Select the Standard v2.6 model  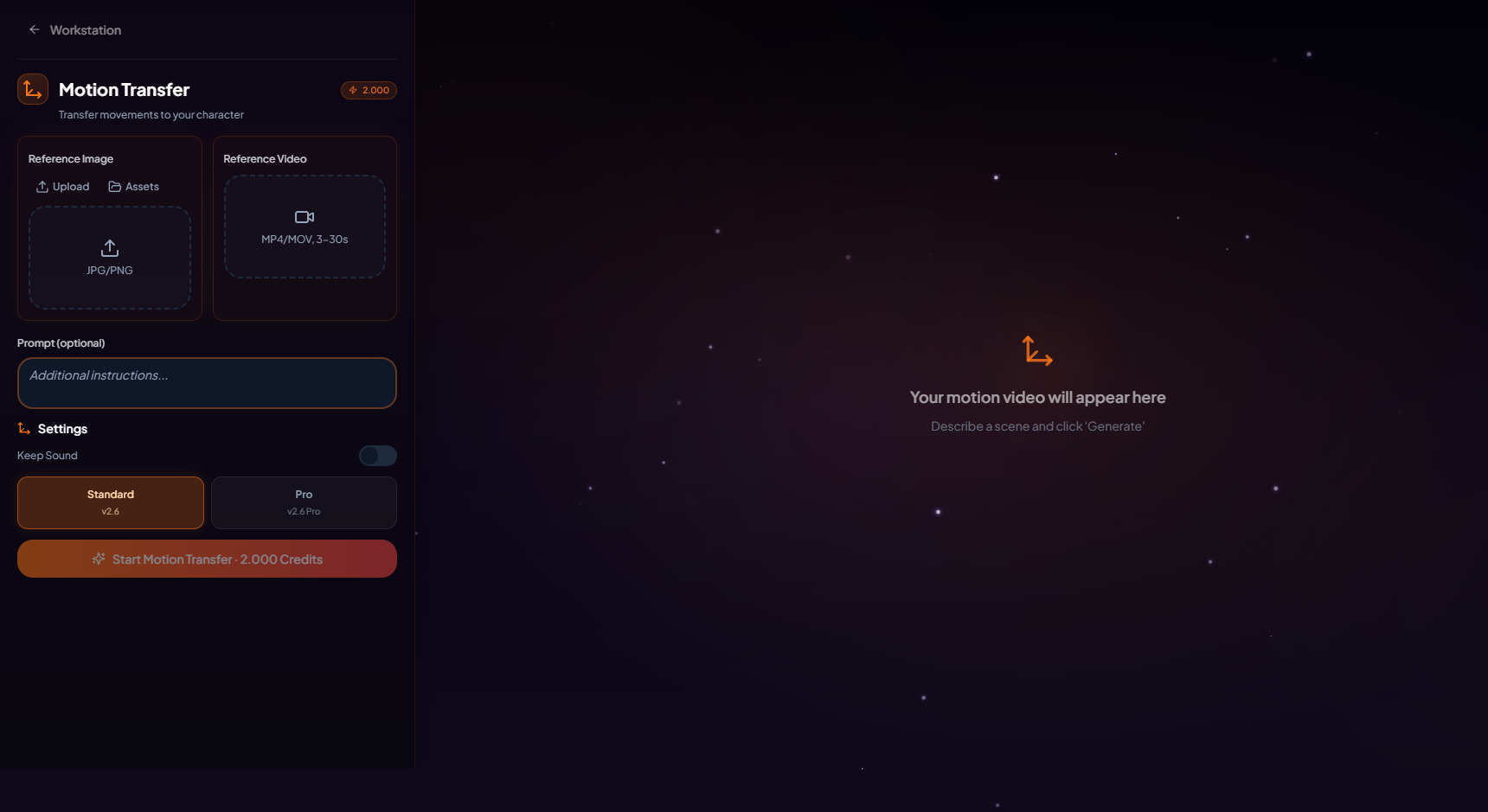pyautogui.click(x=111, y=502)
